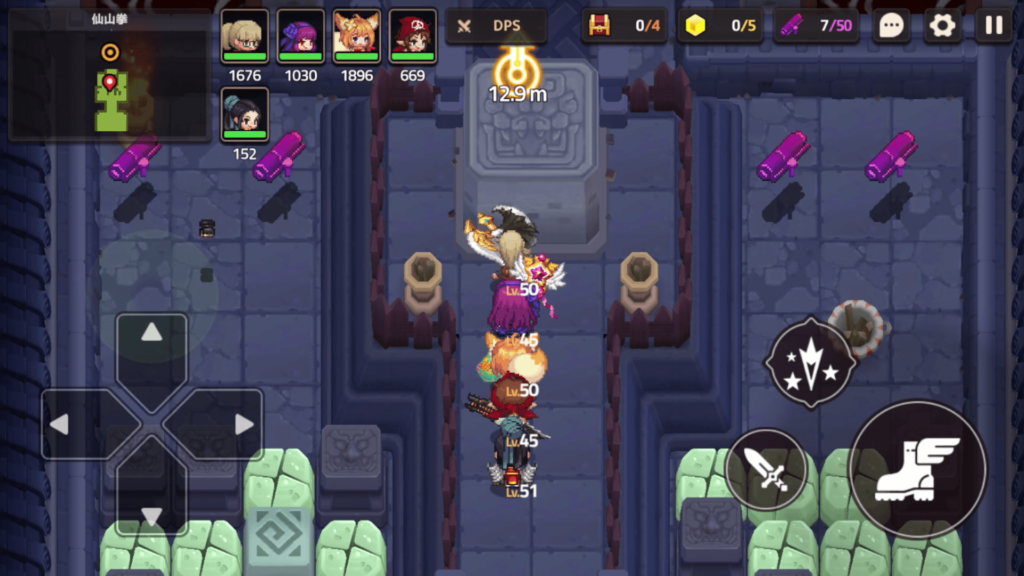Screen dimensions: 1024x576
Task: Open the gear settings menu
Action: [942, 26]
